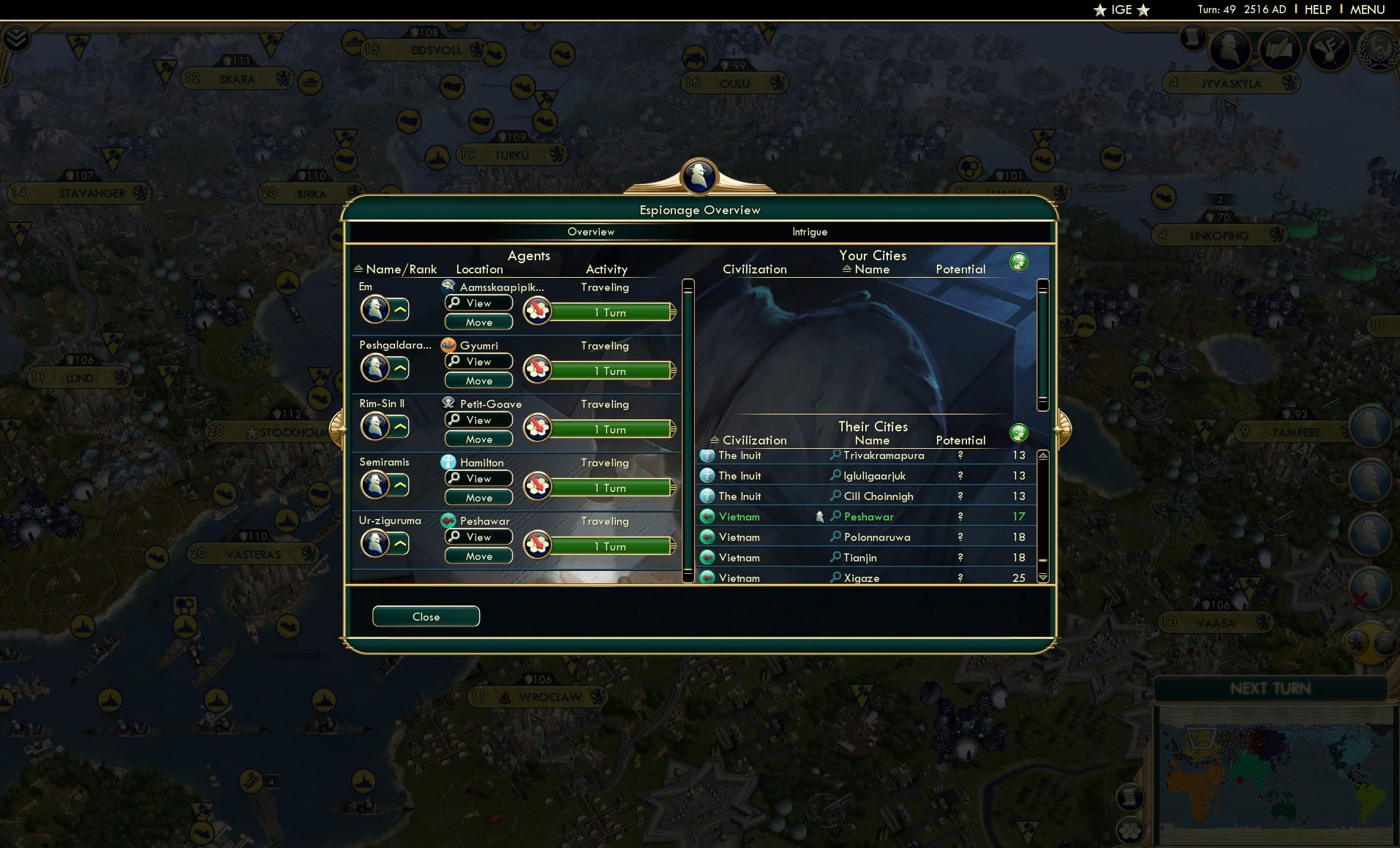Image resolution: width=1400 pixels, height=848 pixels.
Task: Toggle the globe icon beside Their Cities
Action: point(1020,432)
